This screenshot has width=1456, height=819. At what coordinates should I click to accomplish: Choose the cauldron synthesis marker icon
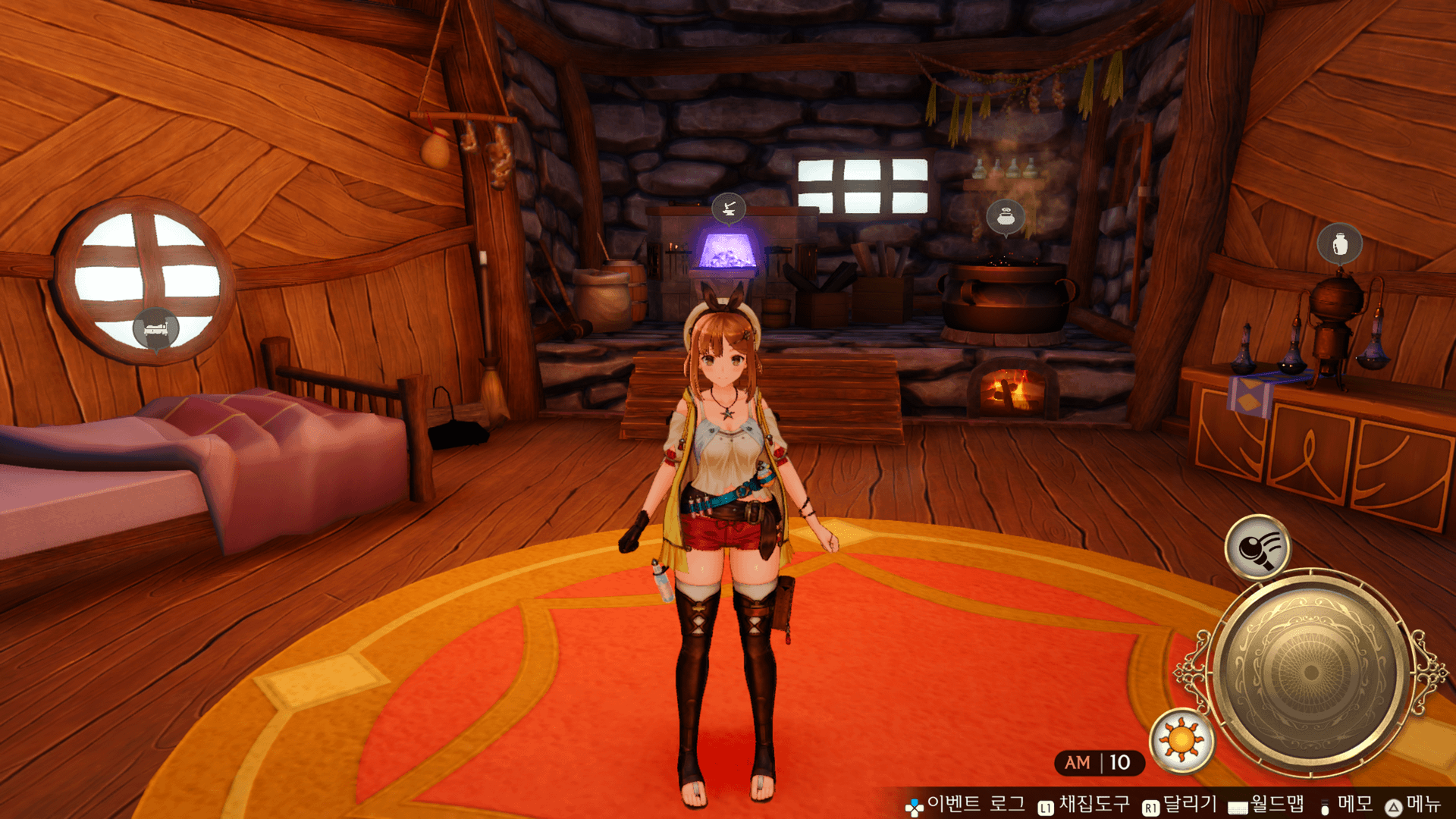[1006, 218]
